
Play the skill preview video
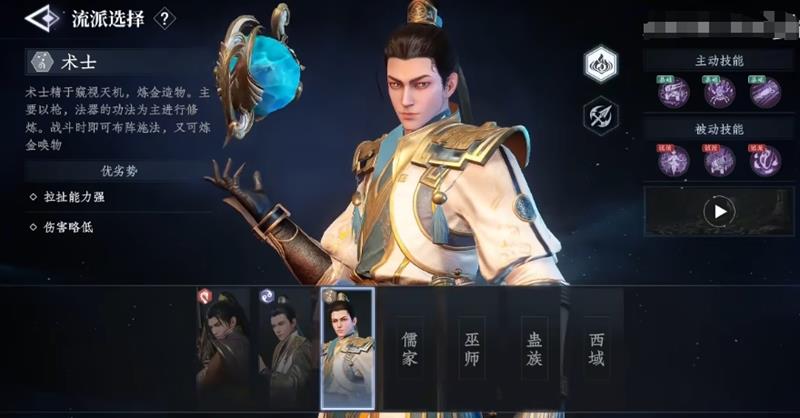(x=718, y=211)
